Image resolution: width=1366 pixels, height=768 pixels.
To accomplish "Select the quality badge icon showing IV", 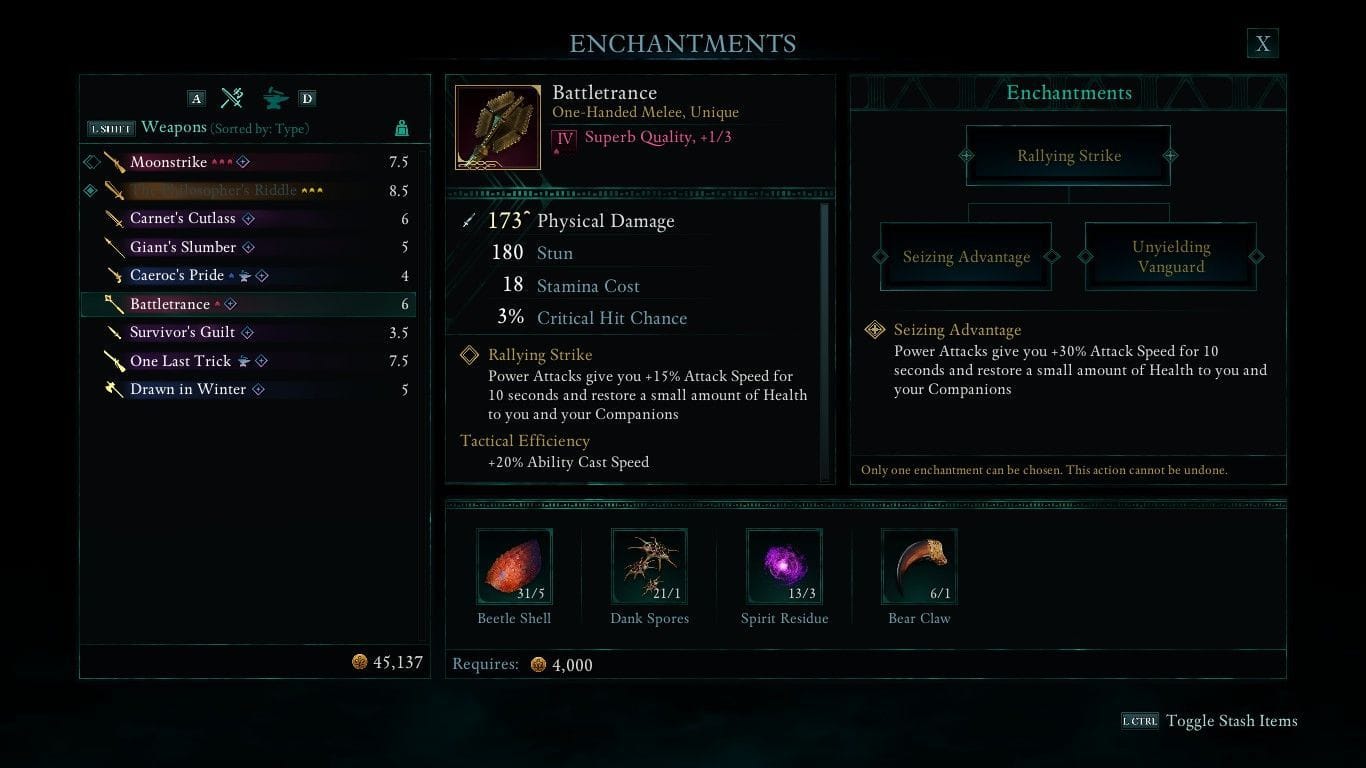I will coord(564,135).
